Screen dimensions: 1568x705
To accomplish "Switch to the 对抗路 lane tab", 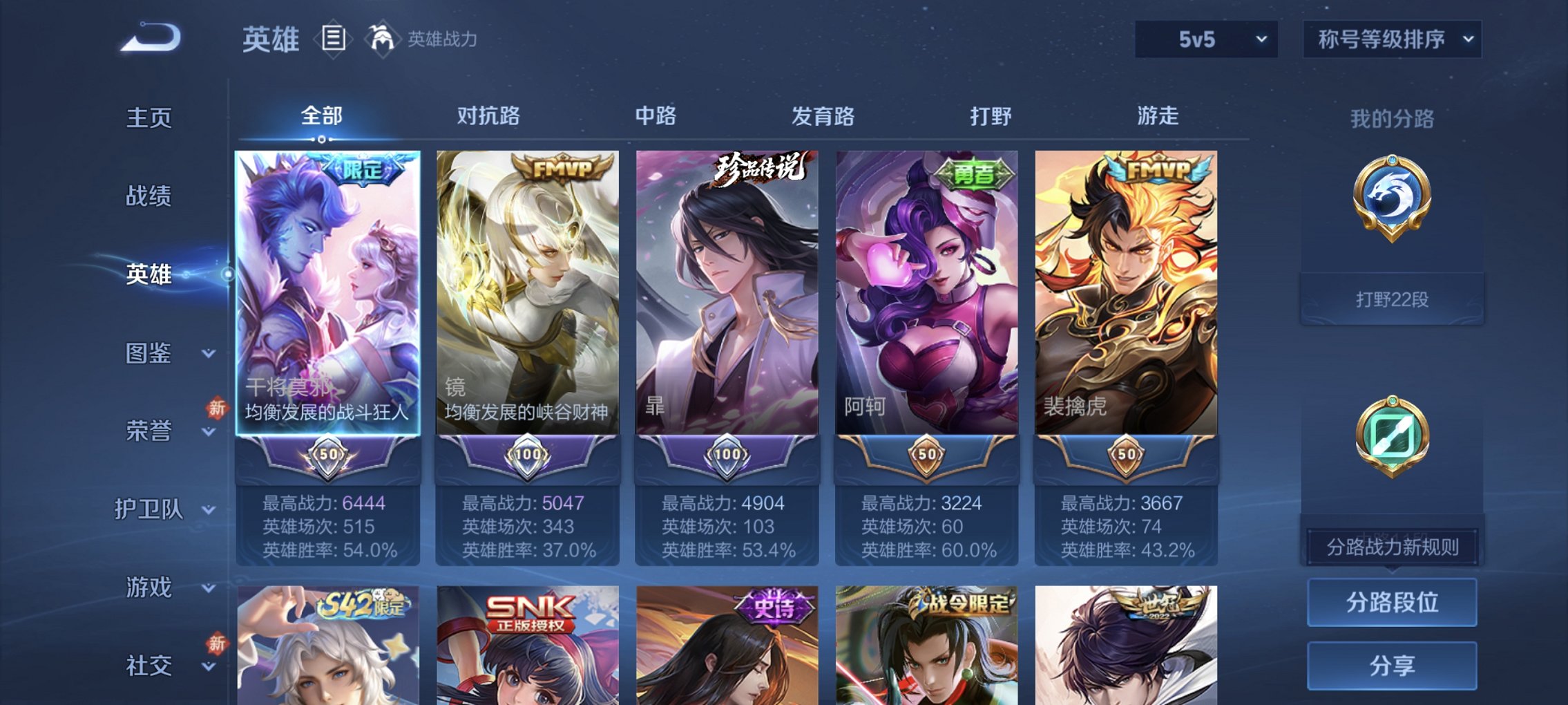I will pyautogui.click(x=489, y=116).
